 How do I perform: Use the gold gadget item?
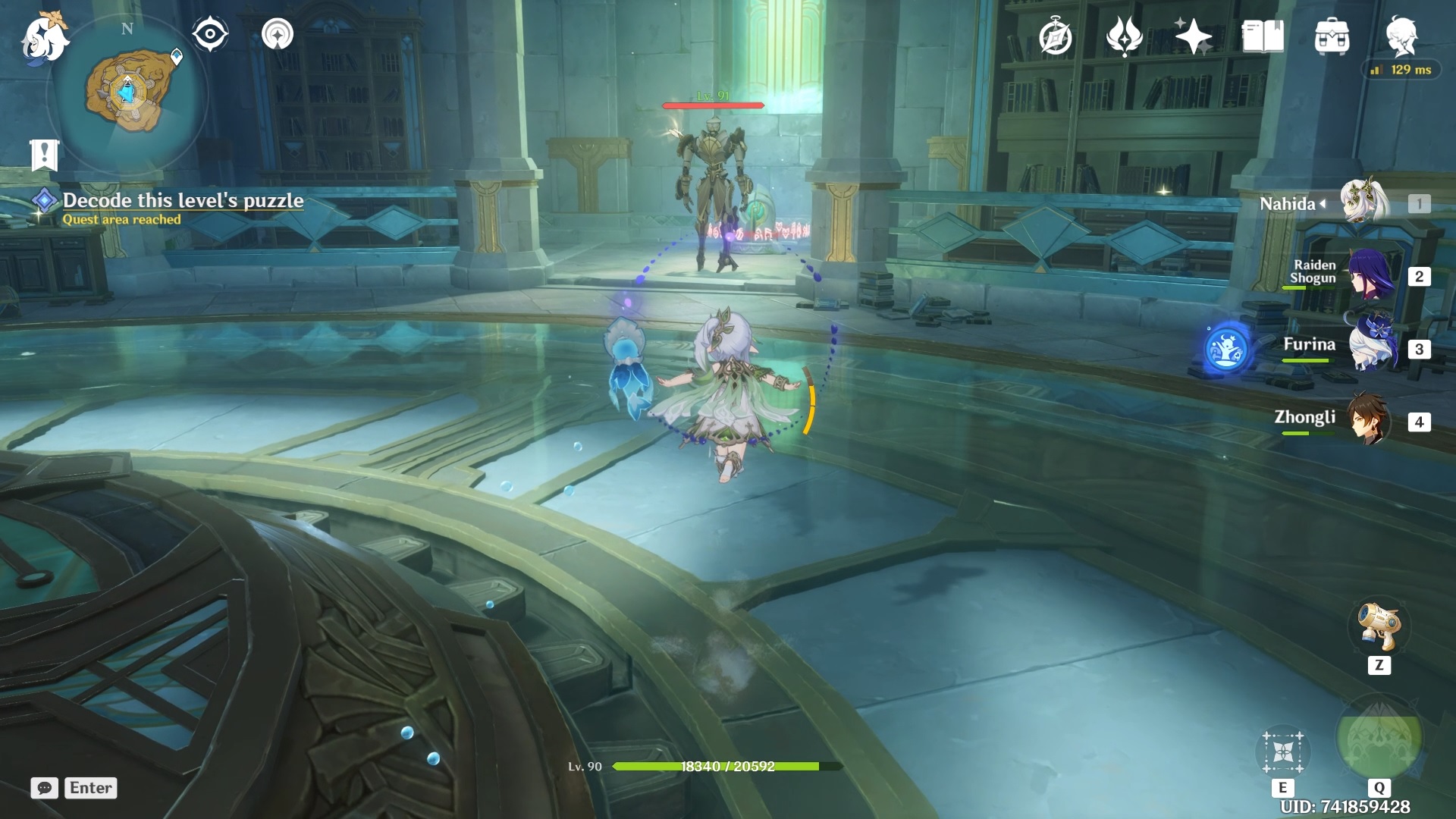coord(1379,627)
